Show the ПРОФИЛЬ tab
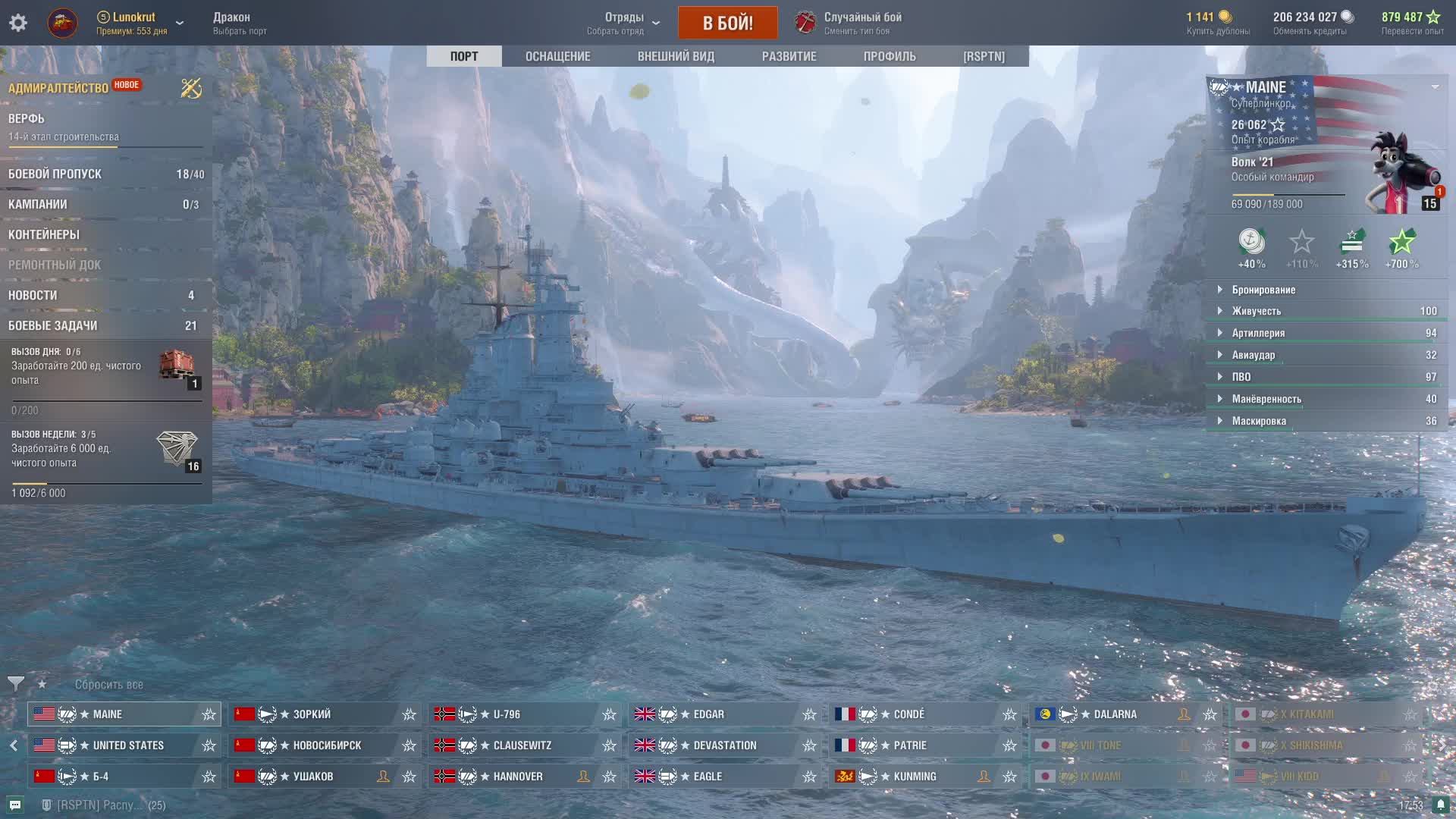Screen dimensions: 1456x819 [x=890, y=56]
